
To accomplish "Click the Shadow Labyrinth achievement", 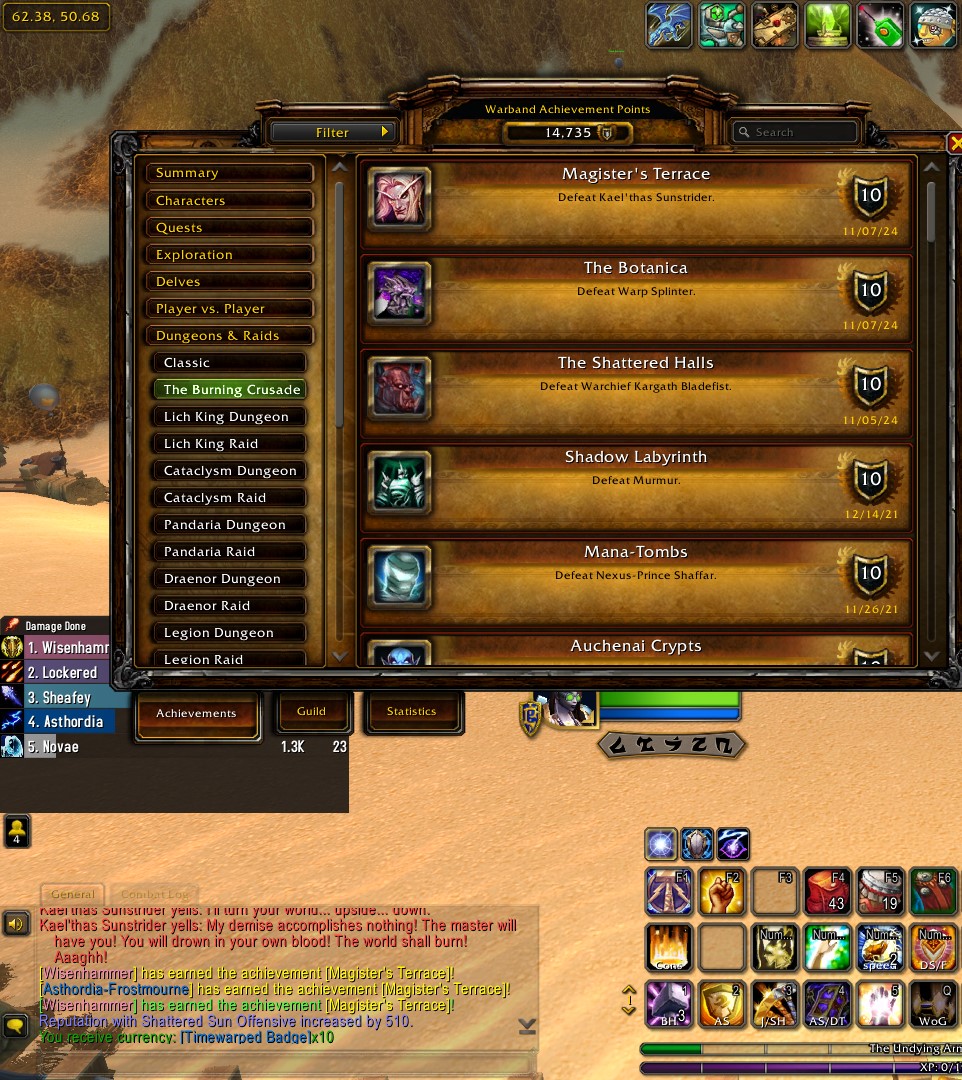I will point(636,485).
